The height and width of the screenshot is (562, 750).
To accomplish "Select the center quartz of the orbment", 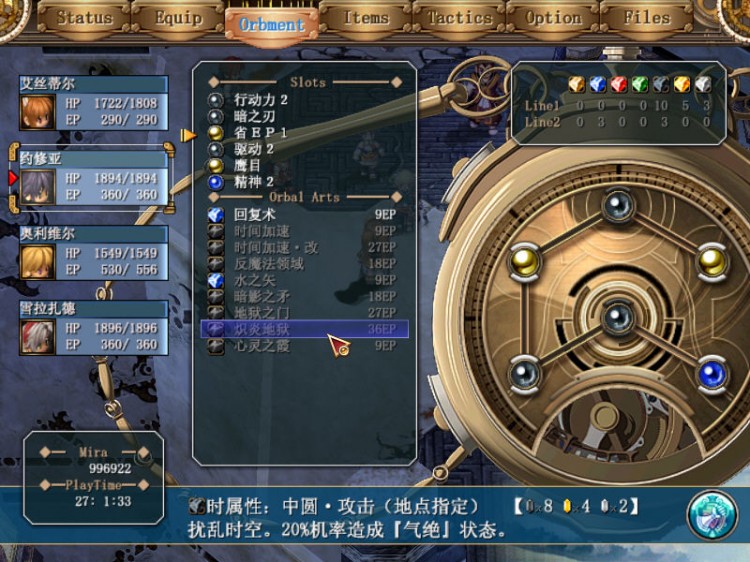I will coord(618,317).
